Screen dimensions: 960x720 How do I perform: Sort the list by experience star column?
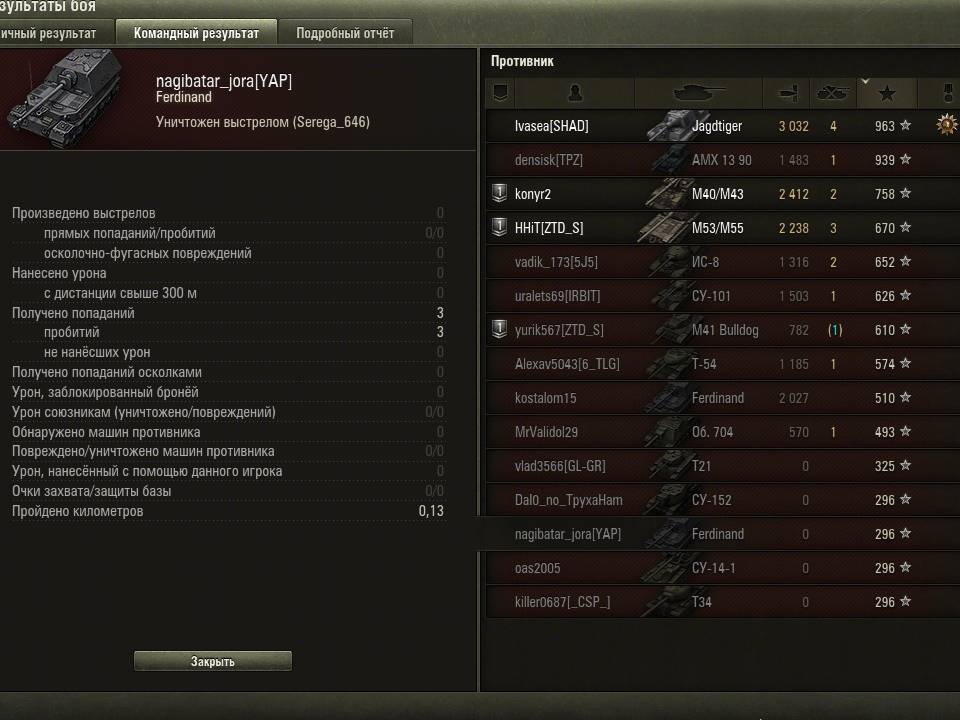(887, 94)
